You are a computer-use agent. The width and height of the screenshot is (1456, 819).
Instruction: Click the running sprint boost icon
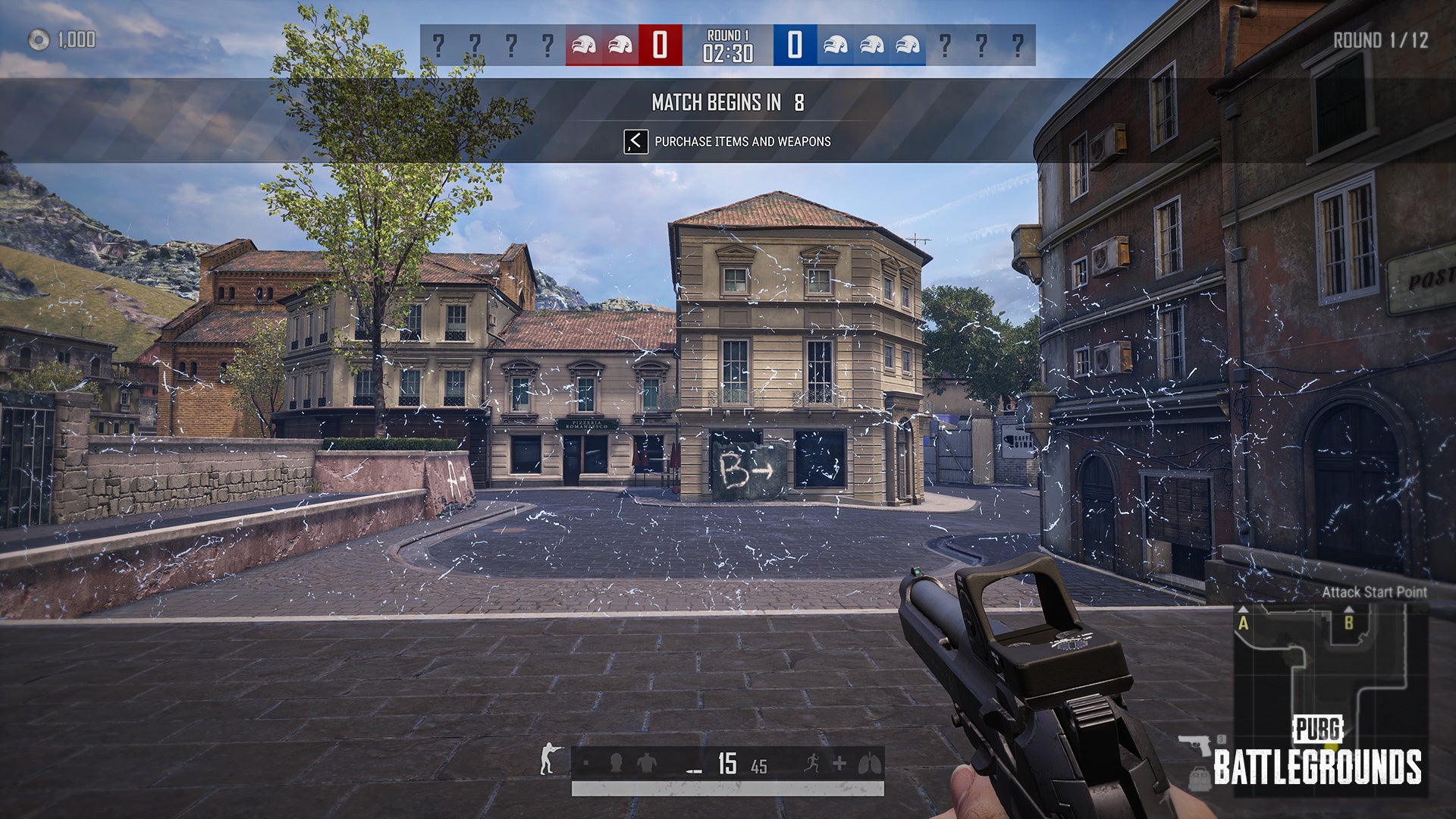coord(811,763)
